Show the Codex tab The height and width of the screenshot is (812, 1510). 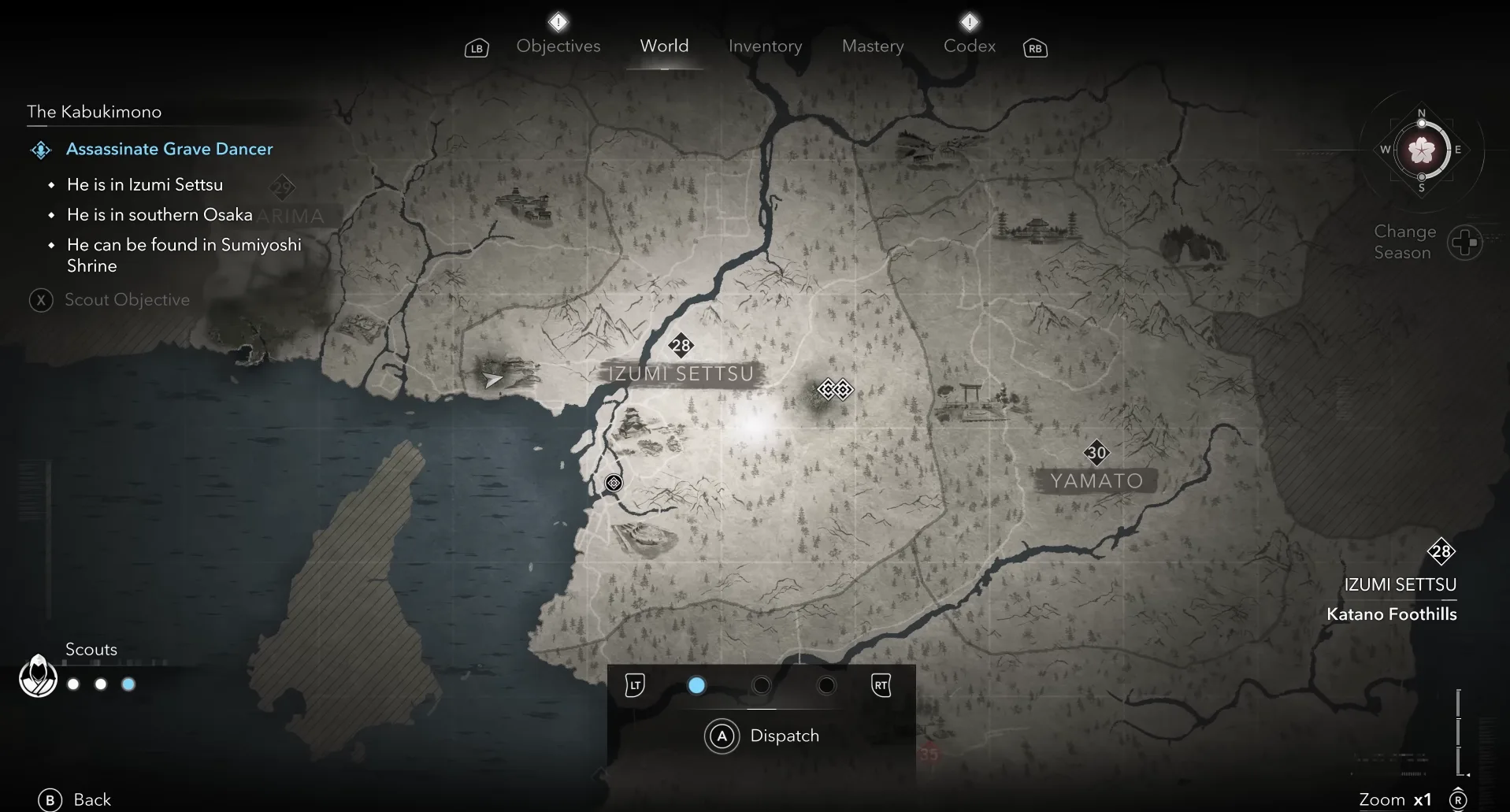pos(969,46)
